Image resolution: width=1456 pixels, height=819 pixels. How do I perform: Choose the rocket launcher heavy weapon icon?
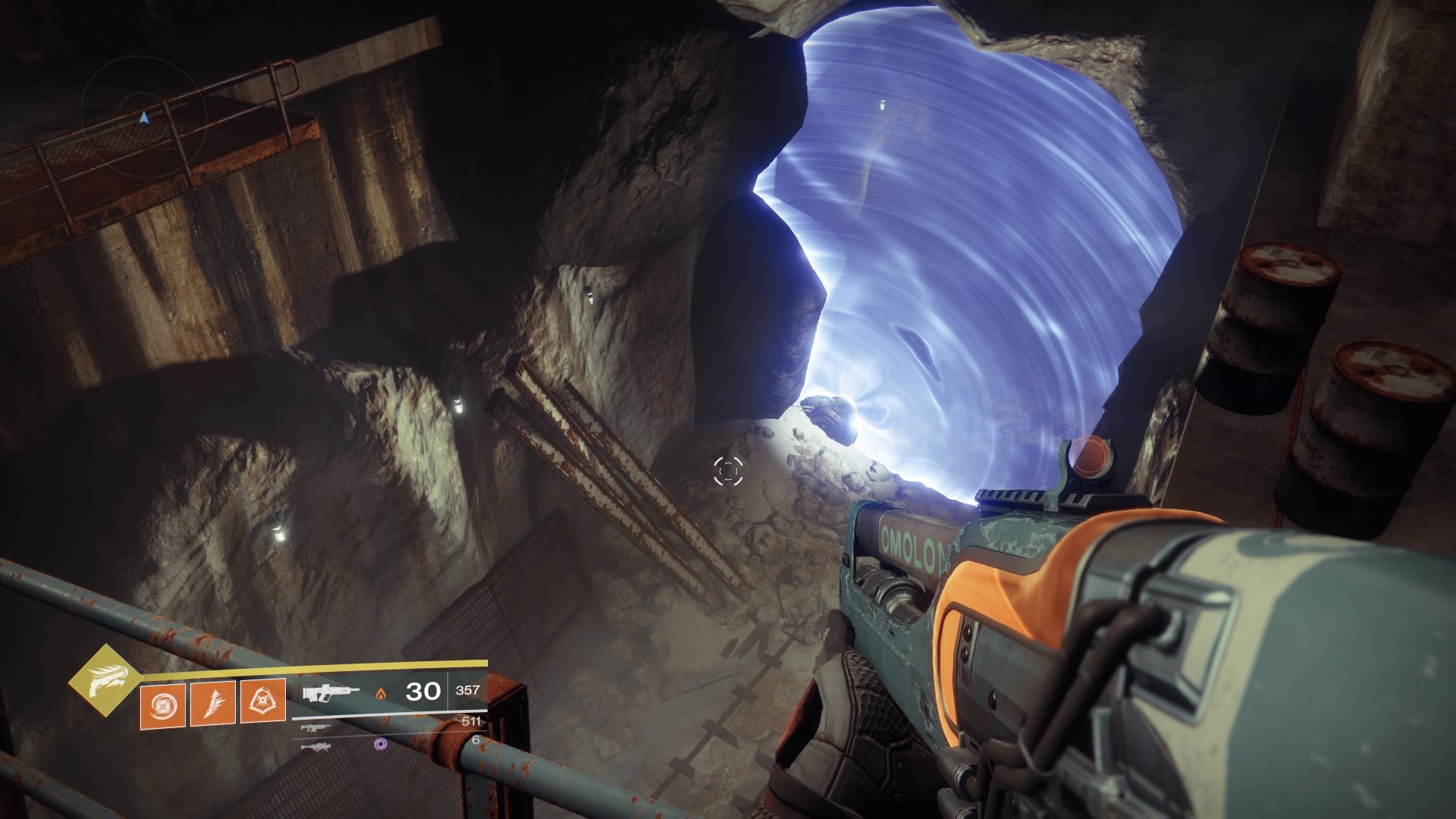click(x=315, y=747)
